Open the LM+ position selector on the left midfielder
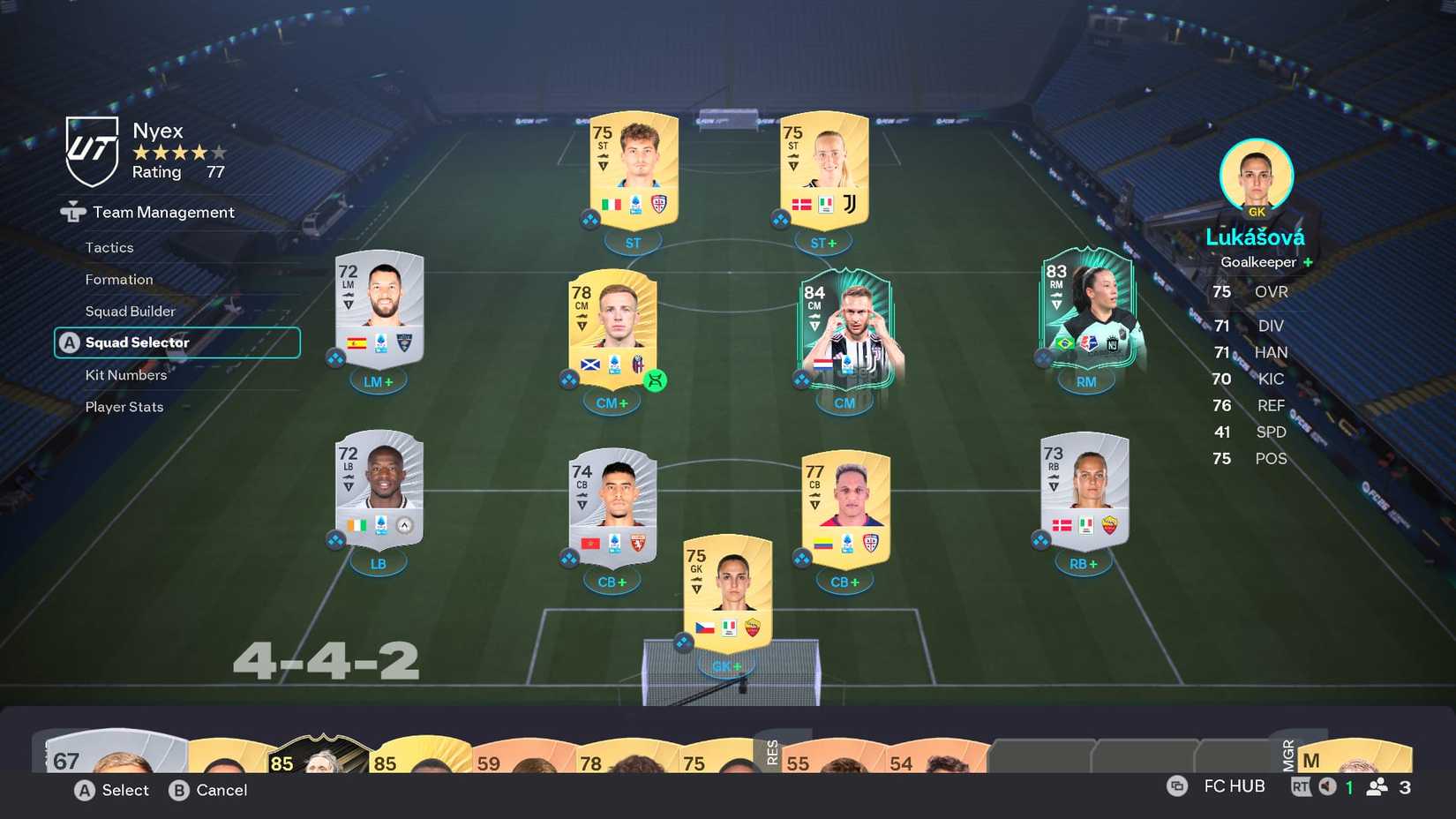The width and height of the screenshot is (1456, 819). (379, 380)
